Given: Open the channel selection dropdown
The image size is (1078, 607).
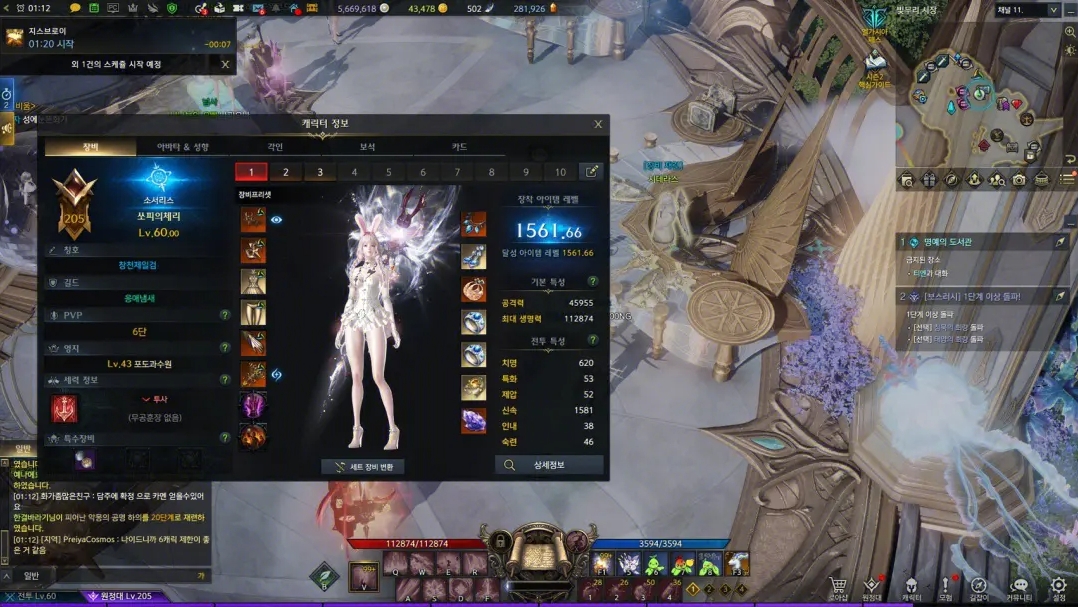Looking at the screenshot, I should [1053, 10].
